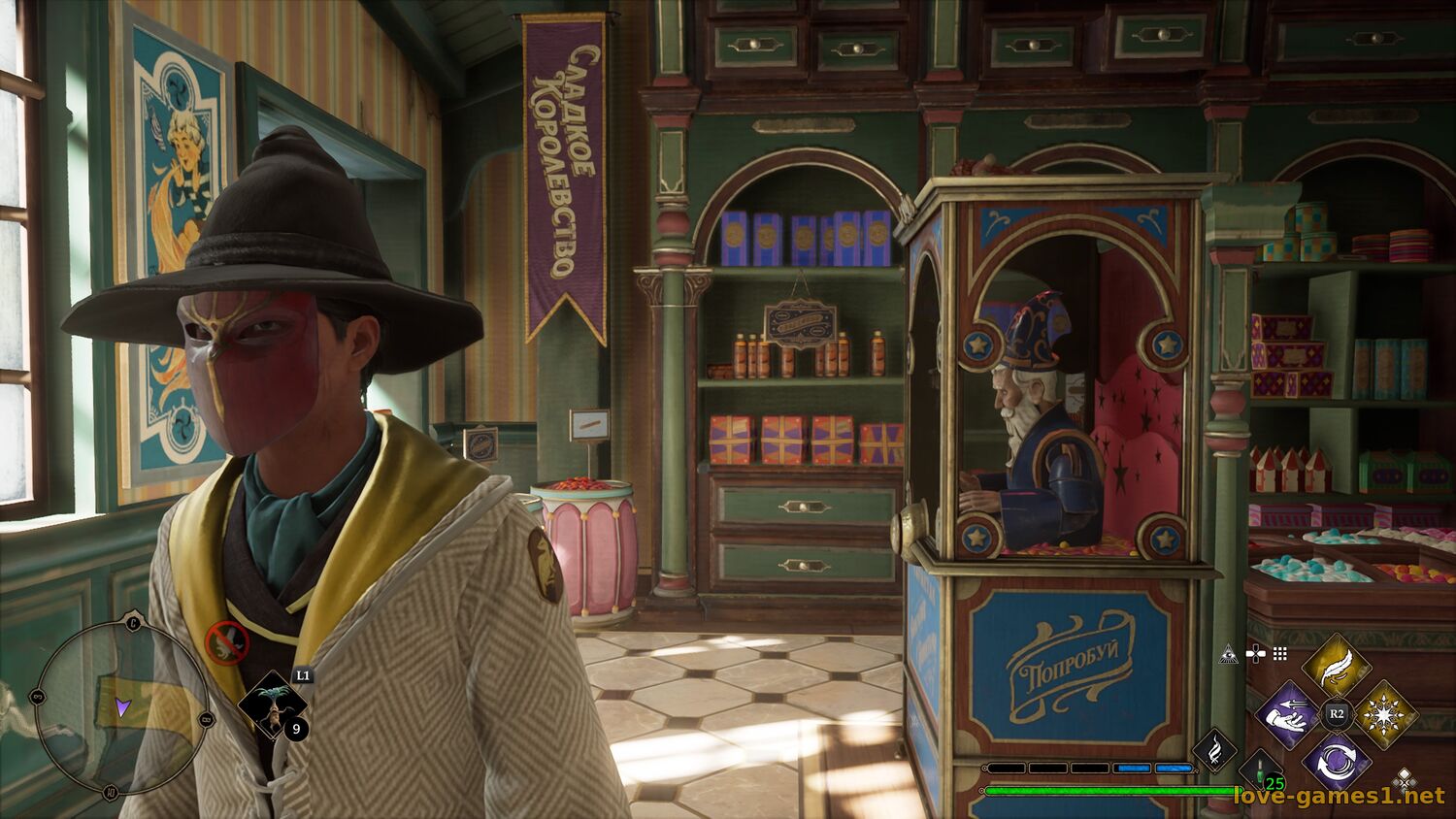This screenshot has width=1456, height=819.
Task: Cast the Levioso feather spell
Action: pos(1336,667)
